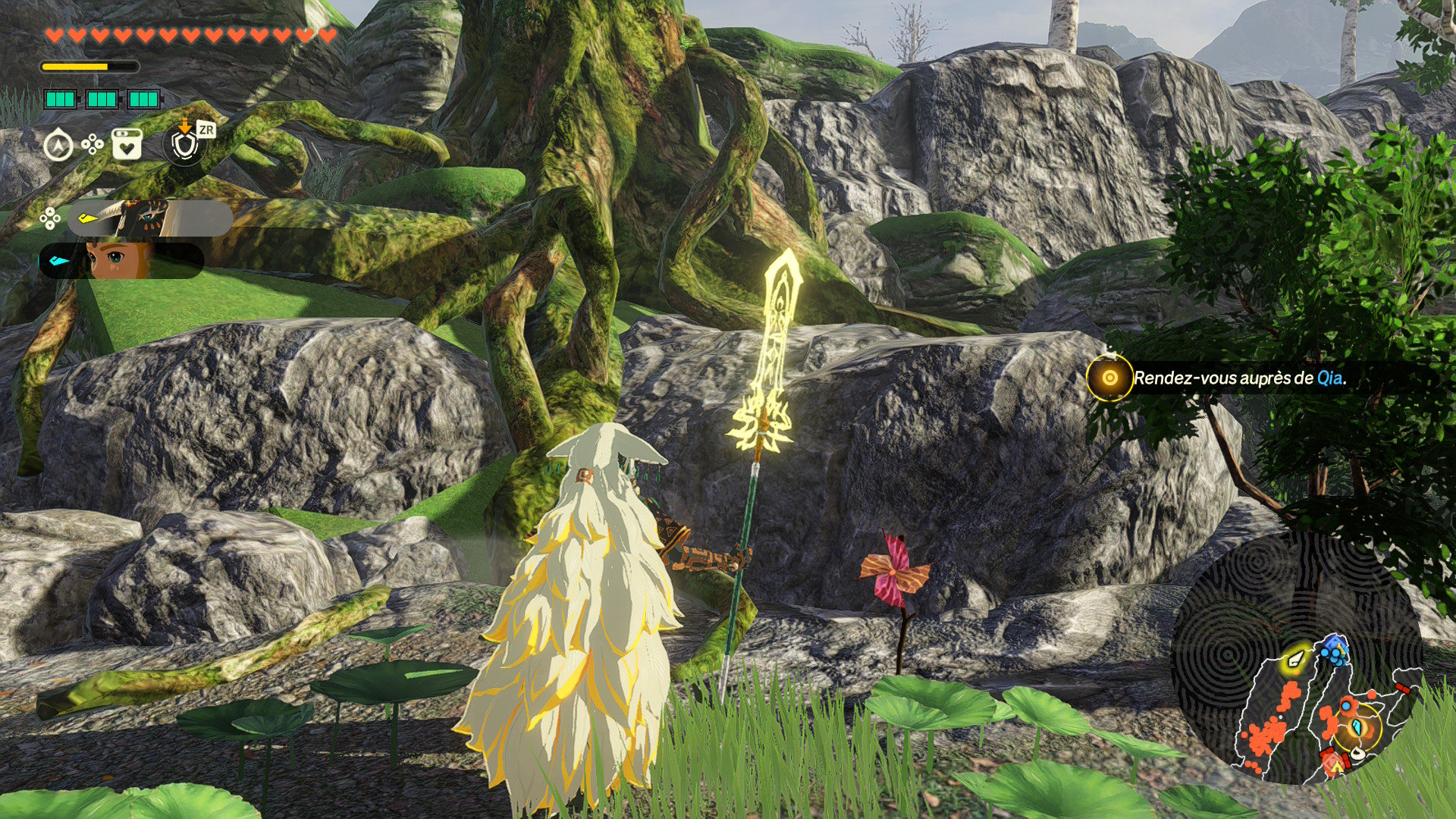Click the compass arrow icon
This screenshot has width=1456, height=819.
point(58,144)
